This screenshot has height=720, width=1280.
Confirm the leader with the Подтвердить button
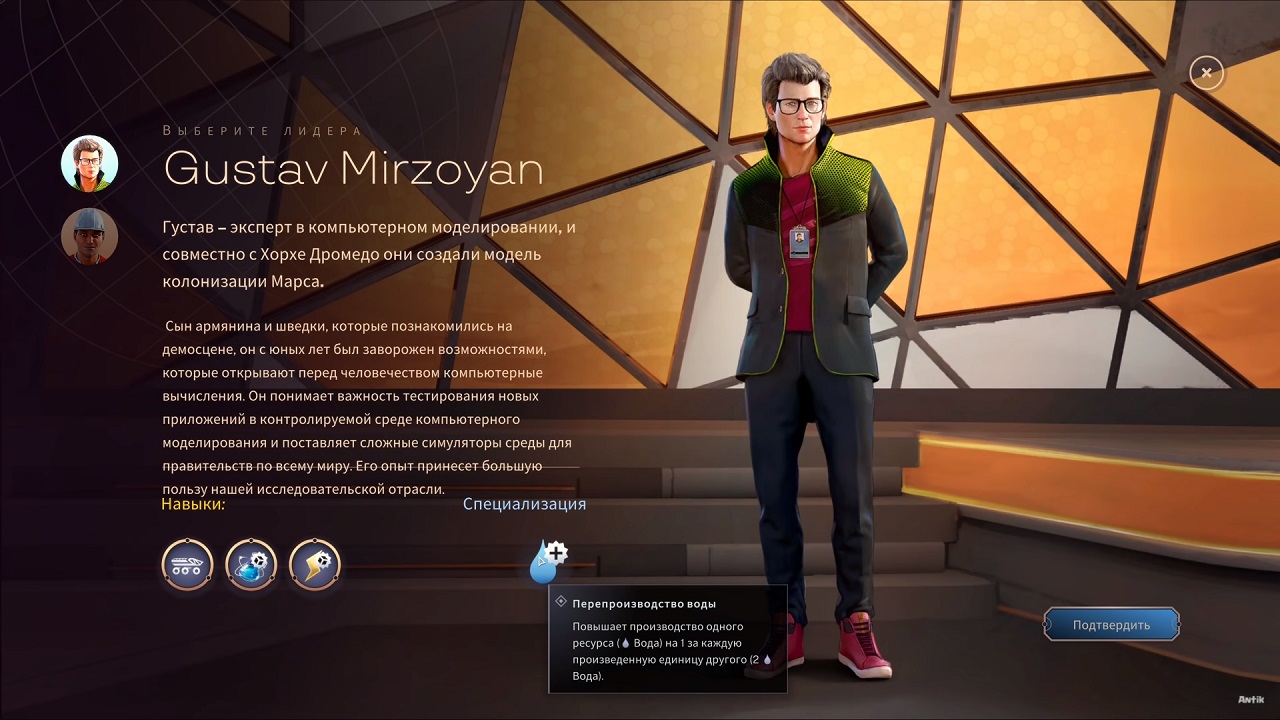pos(1111,625)
